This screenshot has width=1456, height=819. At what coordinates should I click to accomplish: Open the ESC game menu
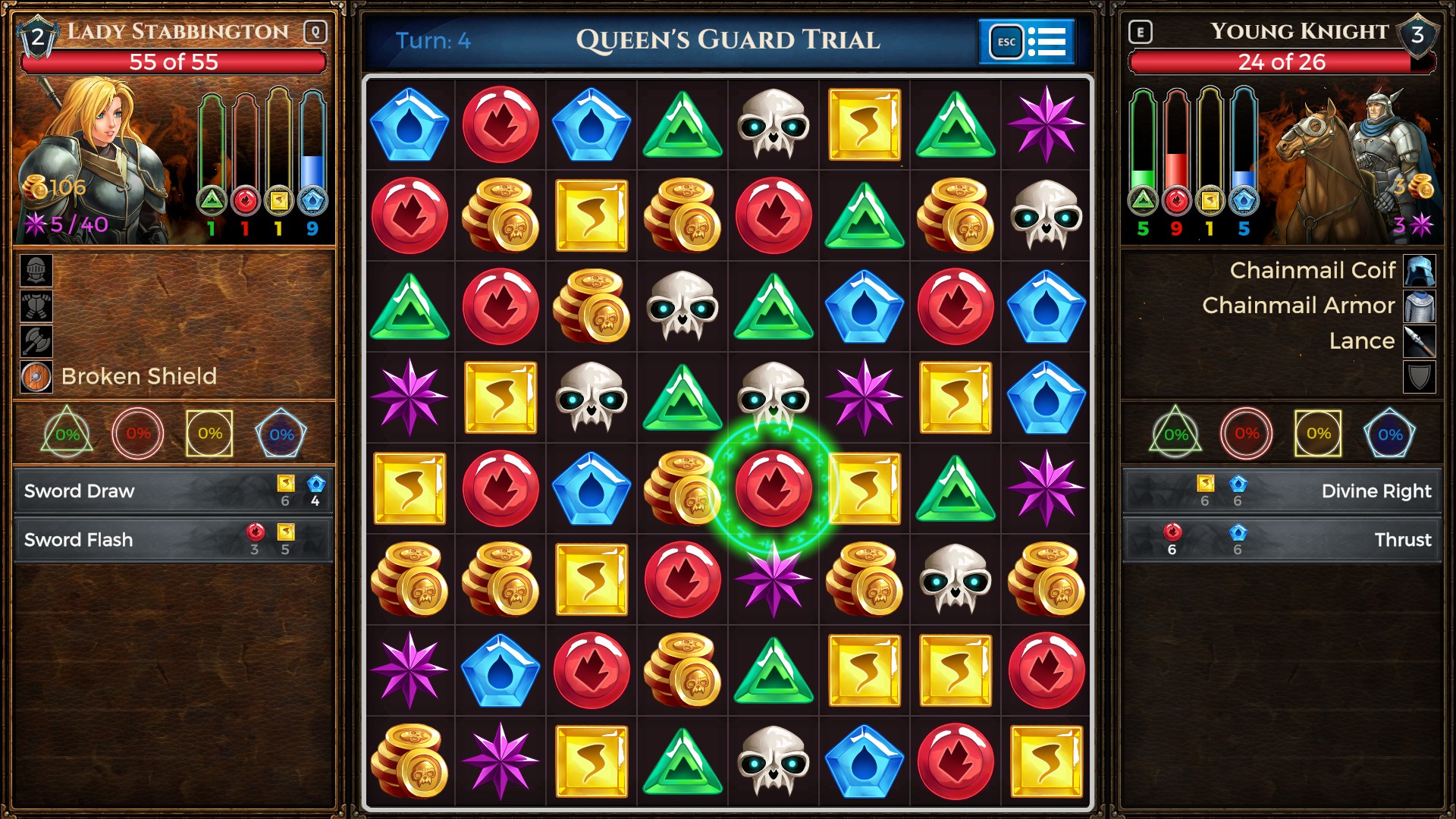click(x=1006, y=42)
